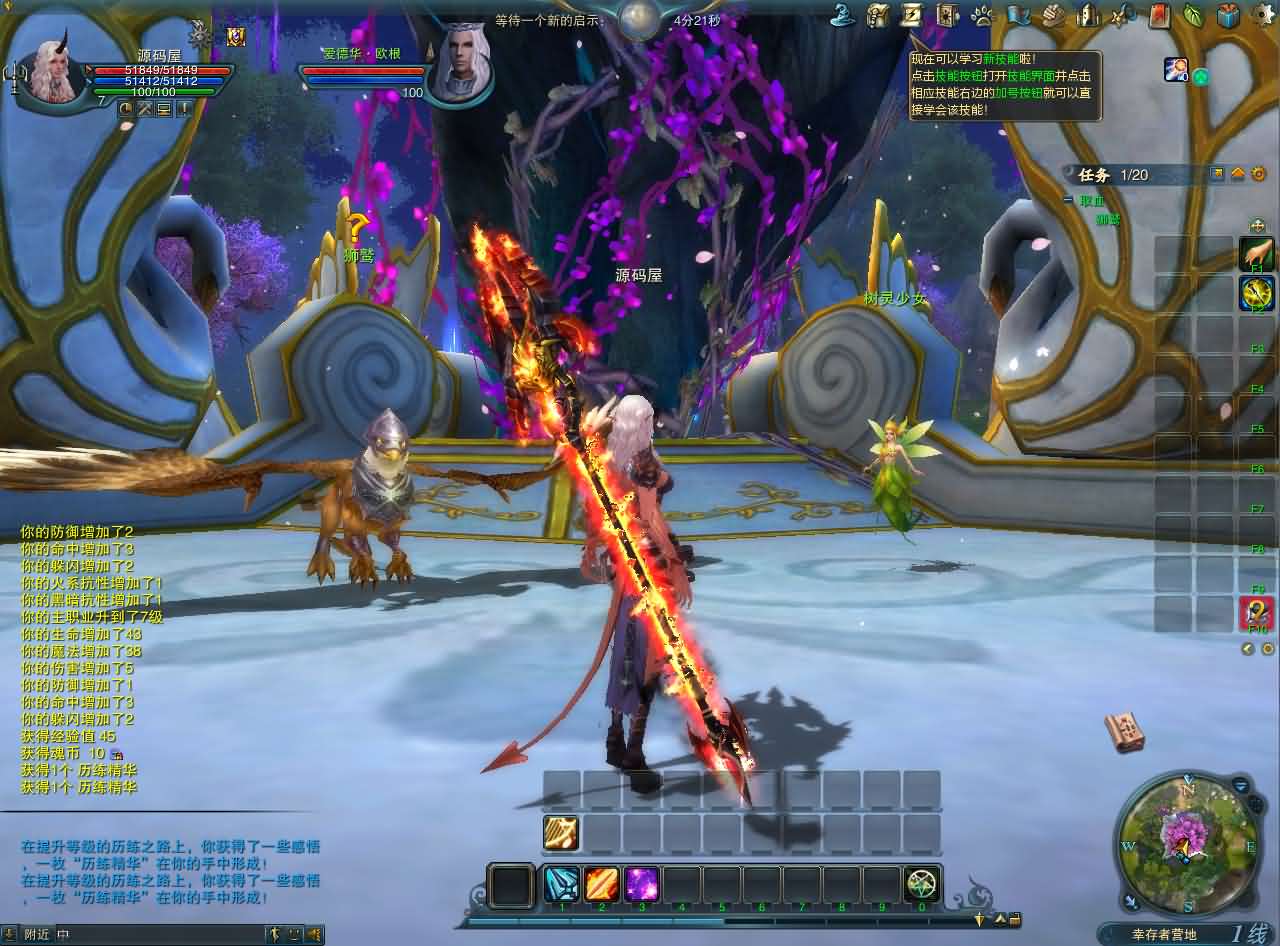Toggle the 中 input method indicator bottom left
Screen dimensions: 1280x946
pyautogui.click(x=63, y=935)
